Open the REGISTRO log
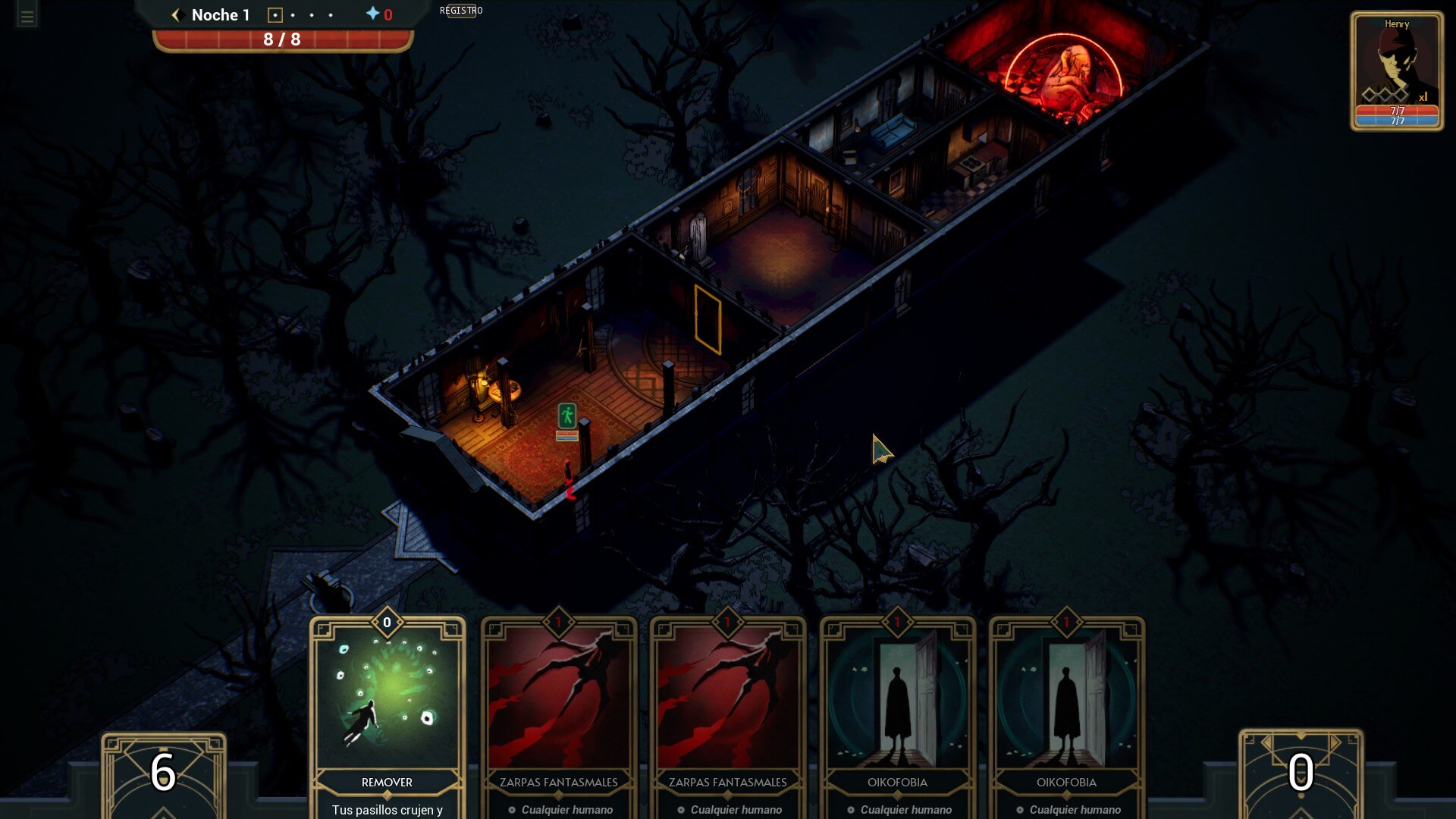The image size is (1456, 819). [461, 11]
